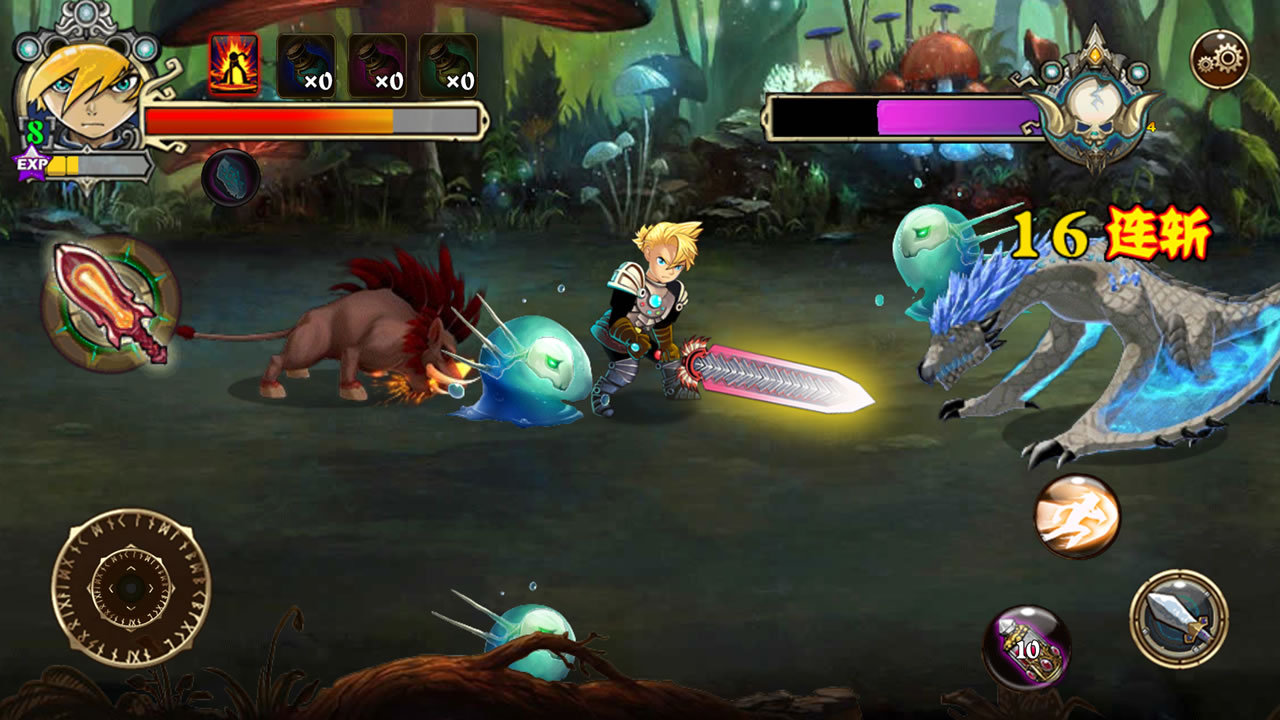The width and height of the screenshot is (1280, 720).
Task: Use the blue potion slot
Action: tap(305, 66)
